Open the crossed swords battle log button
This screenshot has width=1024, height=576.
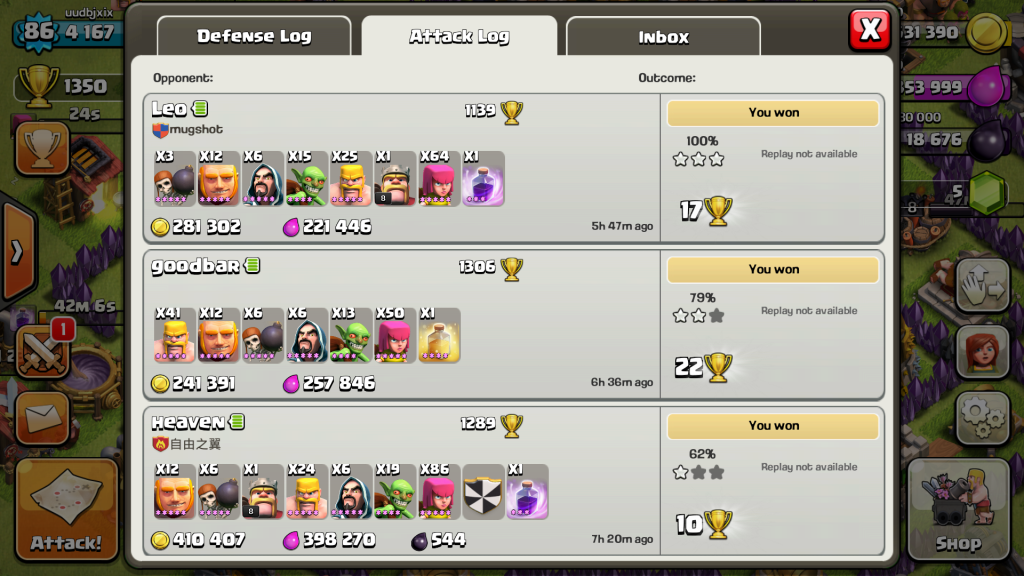pos(41,352)
